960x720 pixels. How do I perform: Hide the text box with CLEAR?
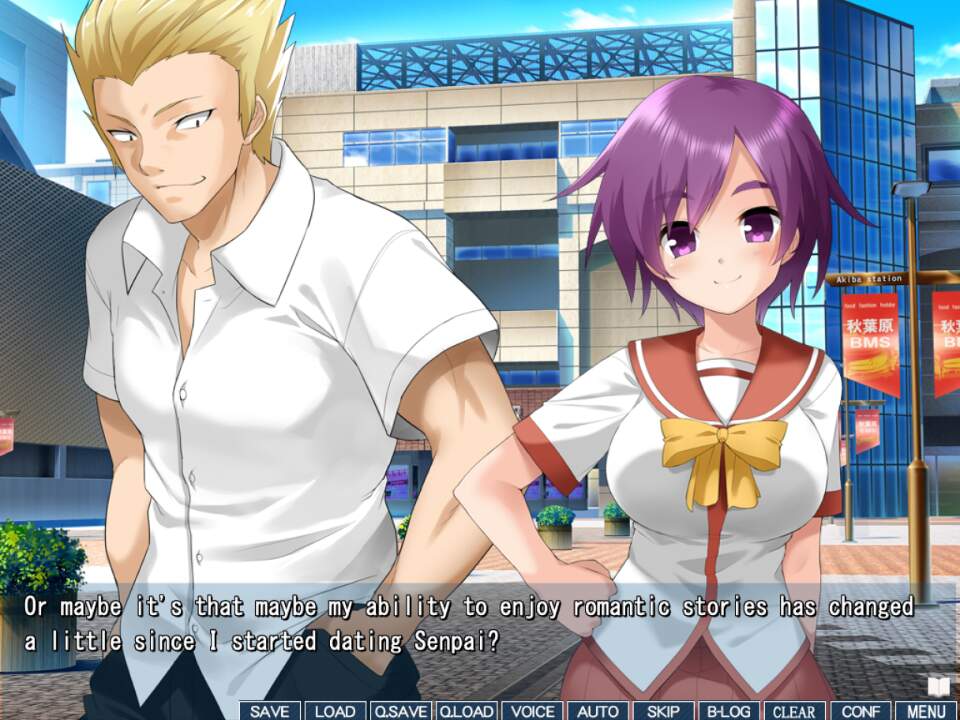point(794,711)
